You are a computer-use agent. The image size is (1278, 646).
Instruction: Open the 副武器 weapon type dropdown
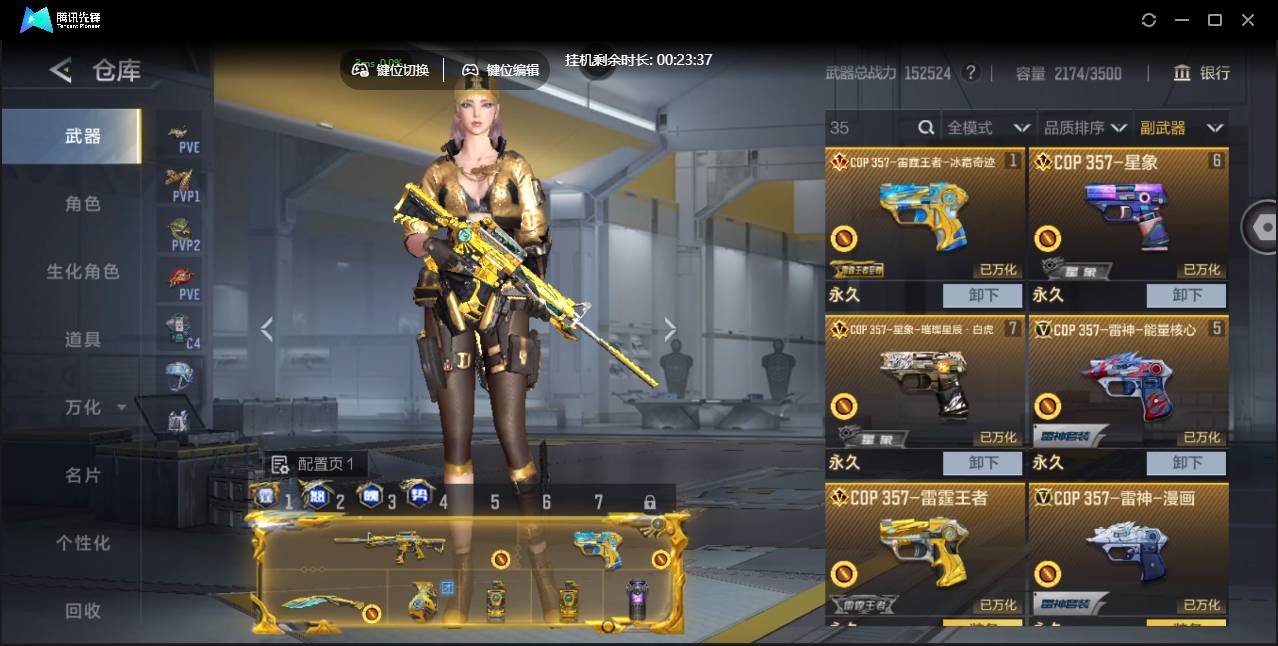[1181, 128]
